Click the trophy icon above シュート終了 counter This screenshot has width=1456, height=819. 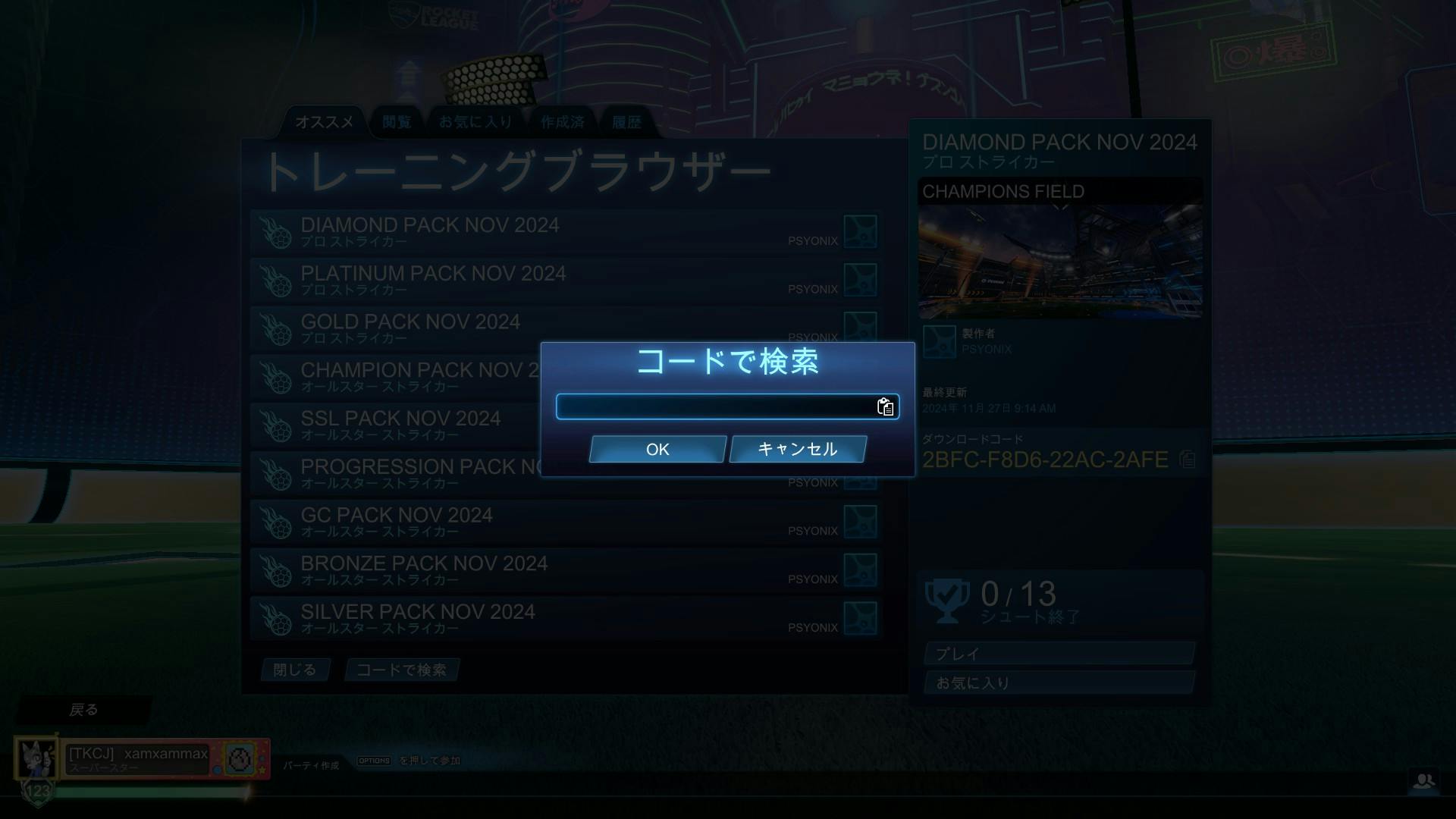coord(945,599)
